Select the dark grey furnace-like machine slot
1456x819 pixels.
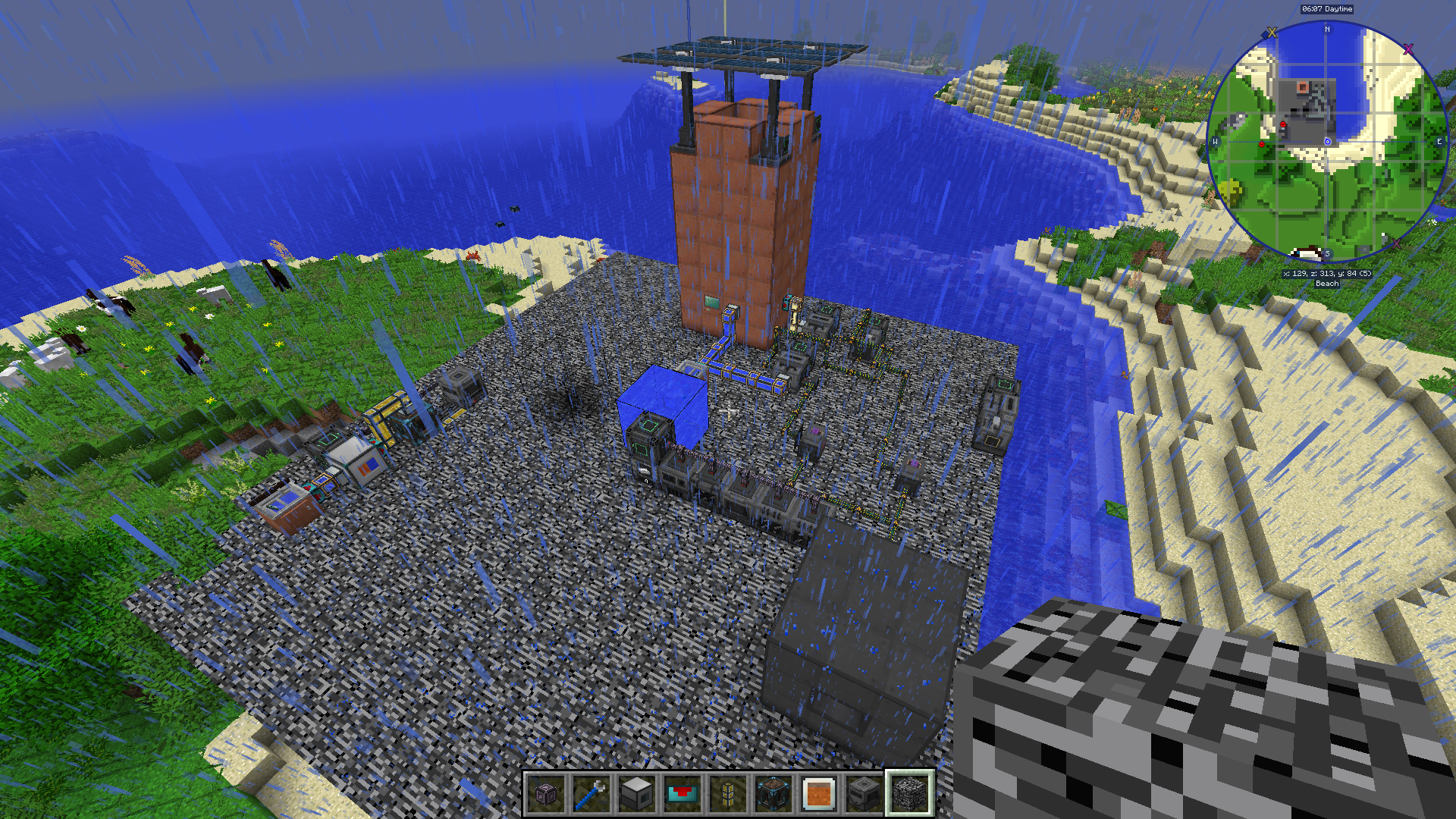pos(864,794)
